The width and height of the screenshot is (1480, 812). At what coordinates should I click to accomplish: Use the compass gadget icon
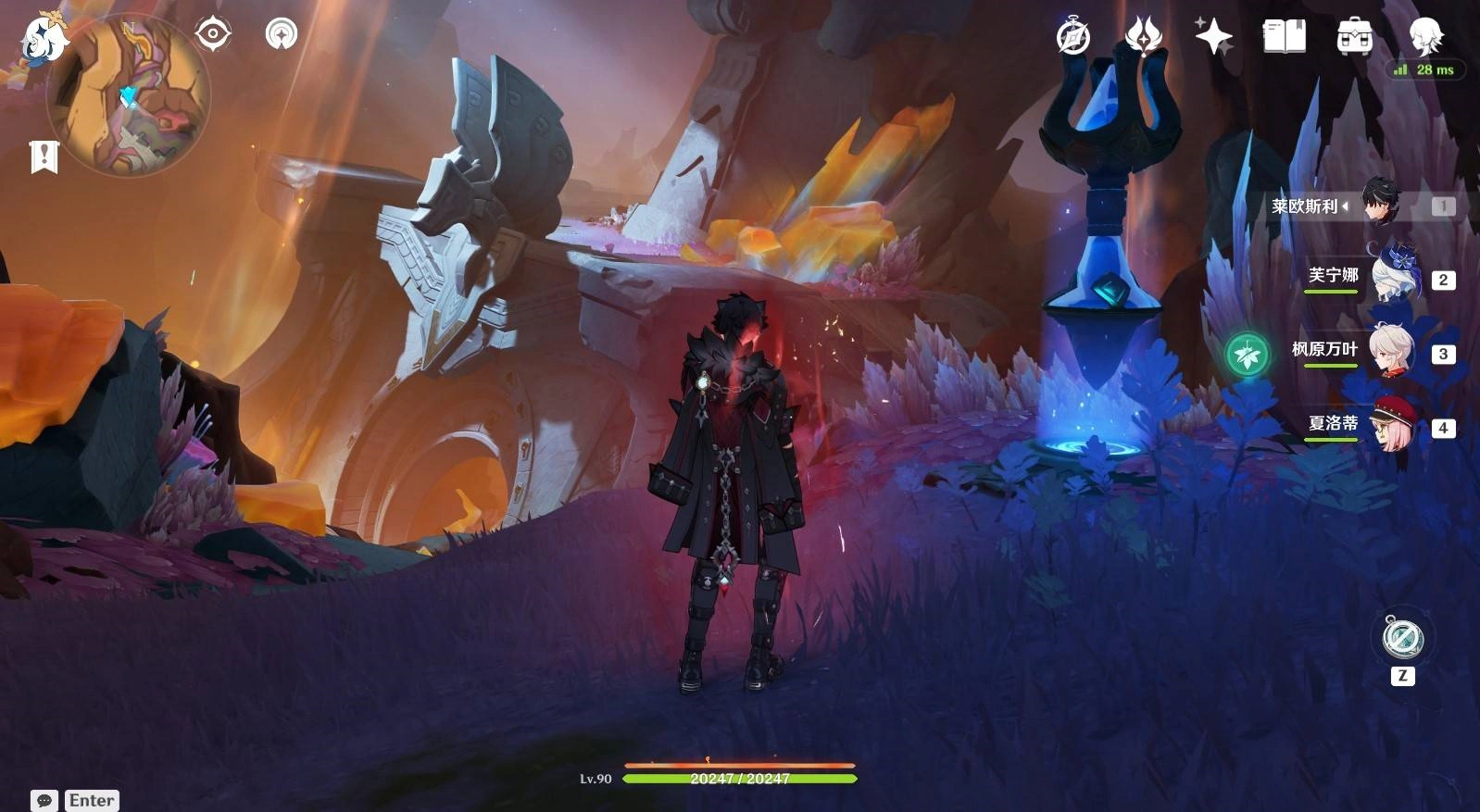tap(1402, 638)
